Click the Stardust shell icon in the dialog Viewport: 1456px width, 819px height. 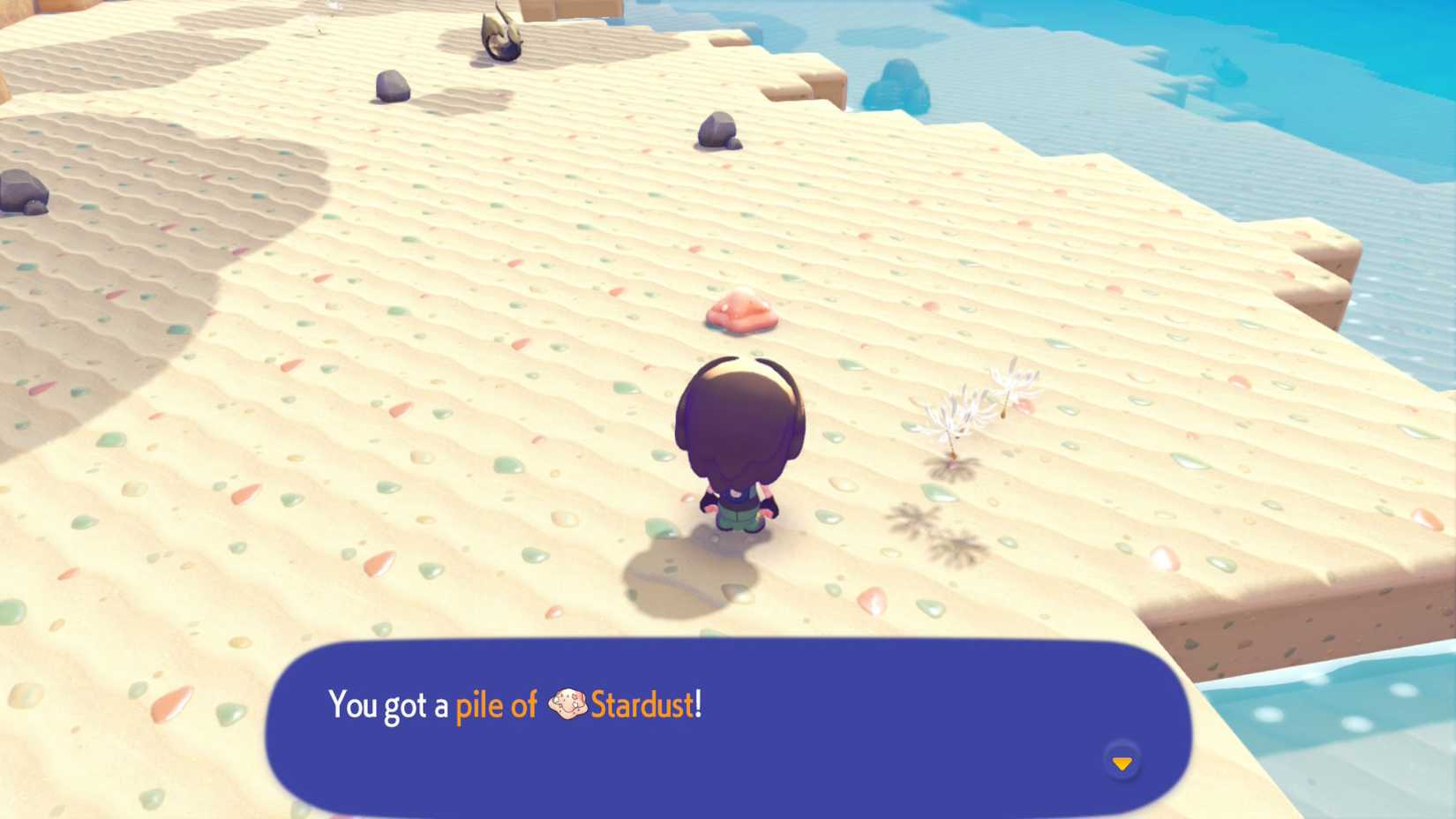click(570, 703)
